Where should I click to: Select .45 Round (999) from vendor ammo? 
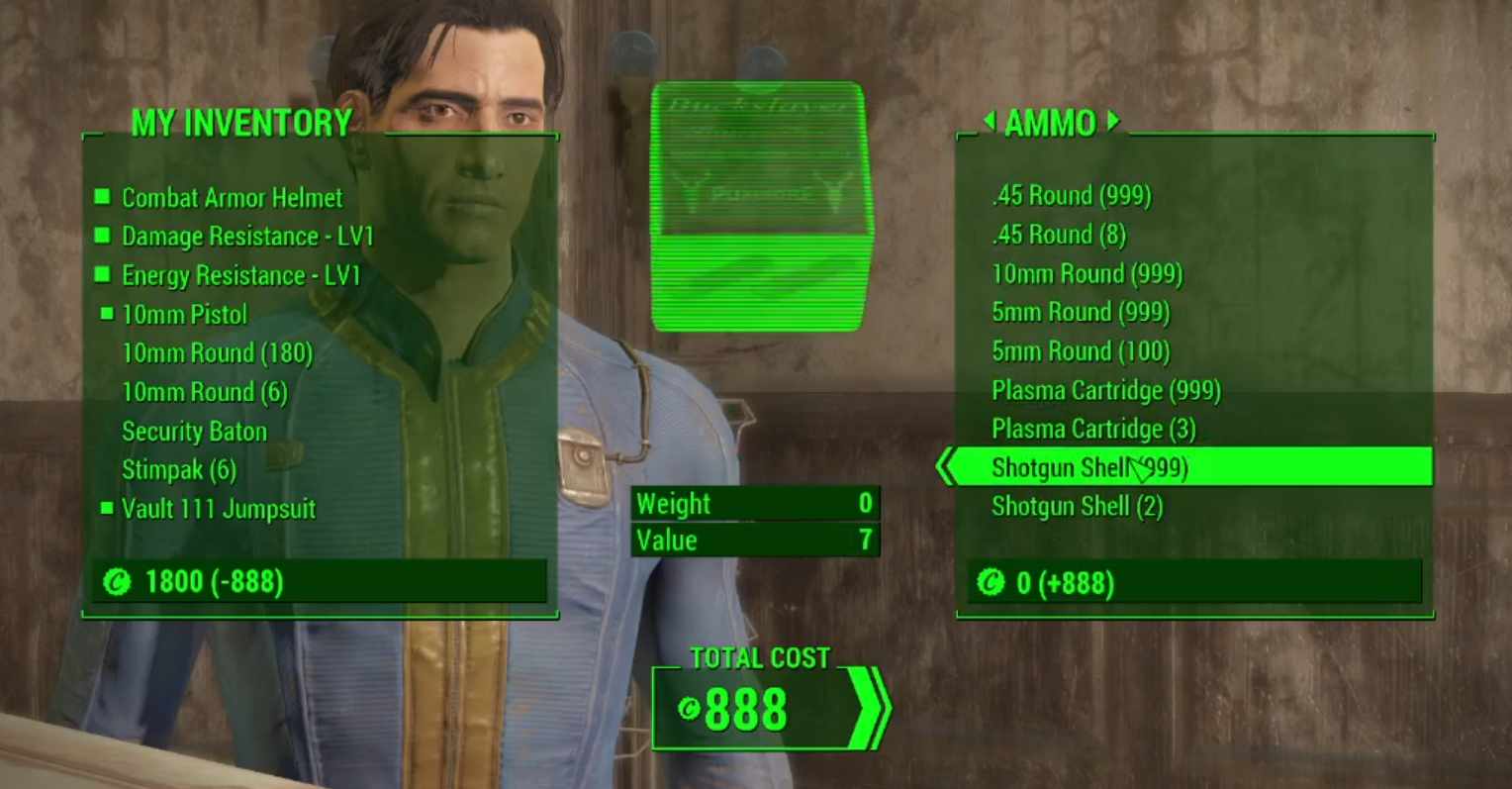(1071, 196)
